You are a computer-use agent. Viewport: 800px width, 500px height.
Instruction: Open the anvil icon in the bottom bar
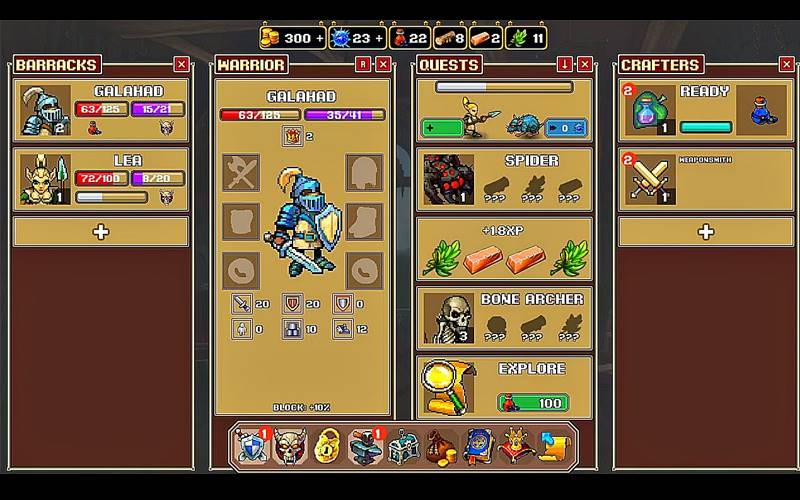coord(366,446)
